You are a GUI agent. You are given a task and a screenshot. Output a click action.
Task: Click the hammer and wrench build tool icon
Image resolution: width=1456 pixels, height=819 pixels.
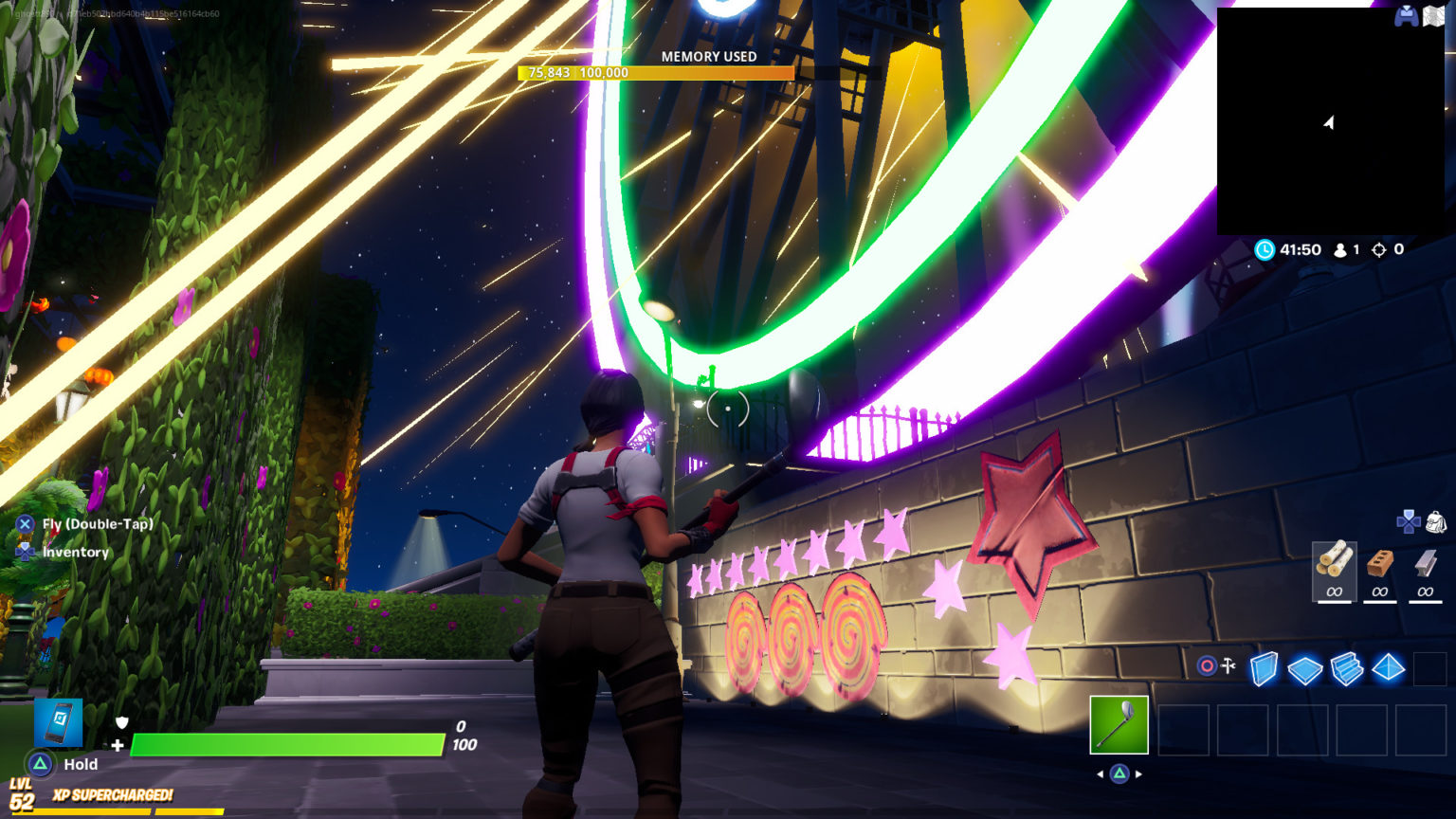click(x=1228, y=665)
